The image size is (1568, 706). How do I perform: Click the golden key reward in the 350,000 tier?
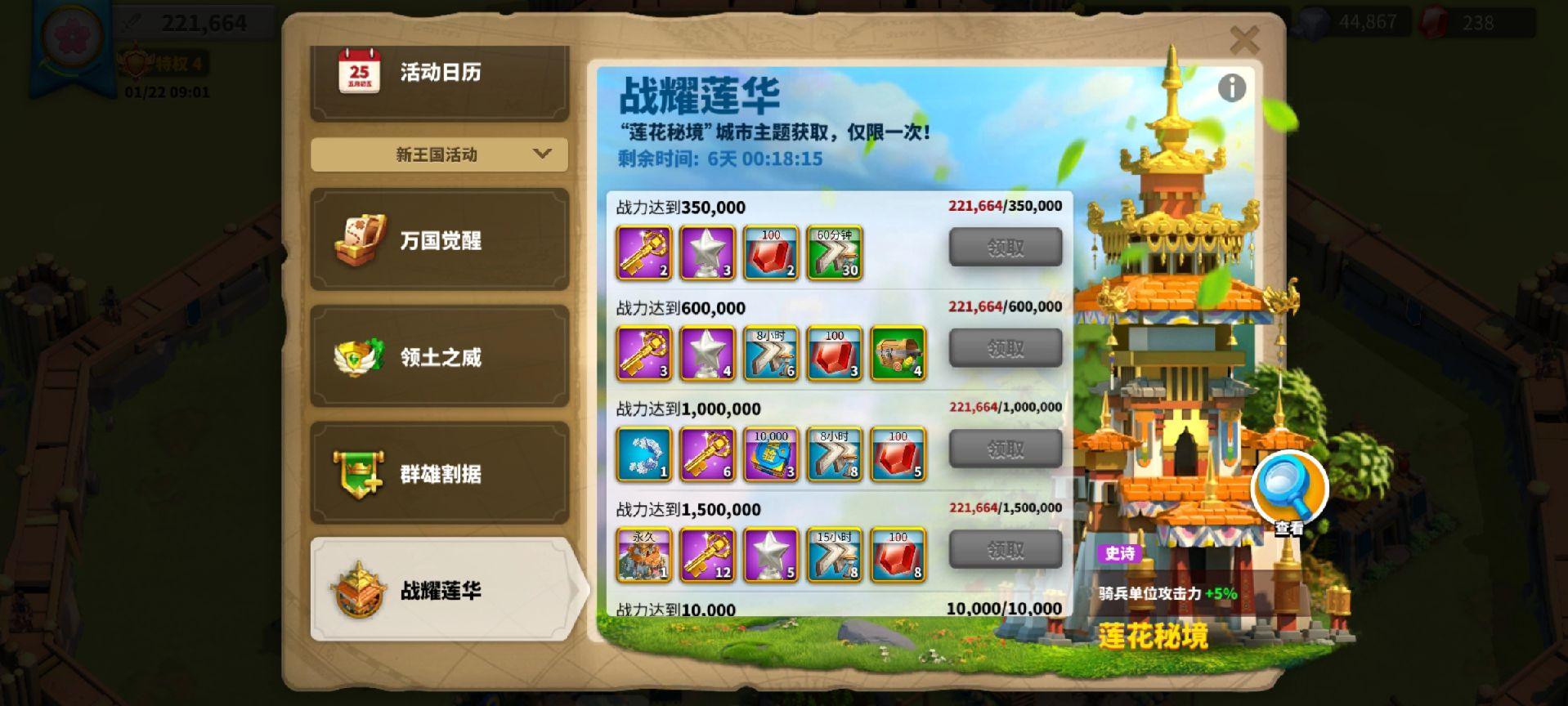(643, 252)
